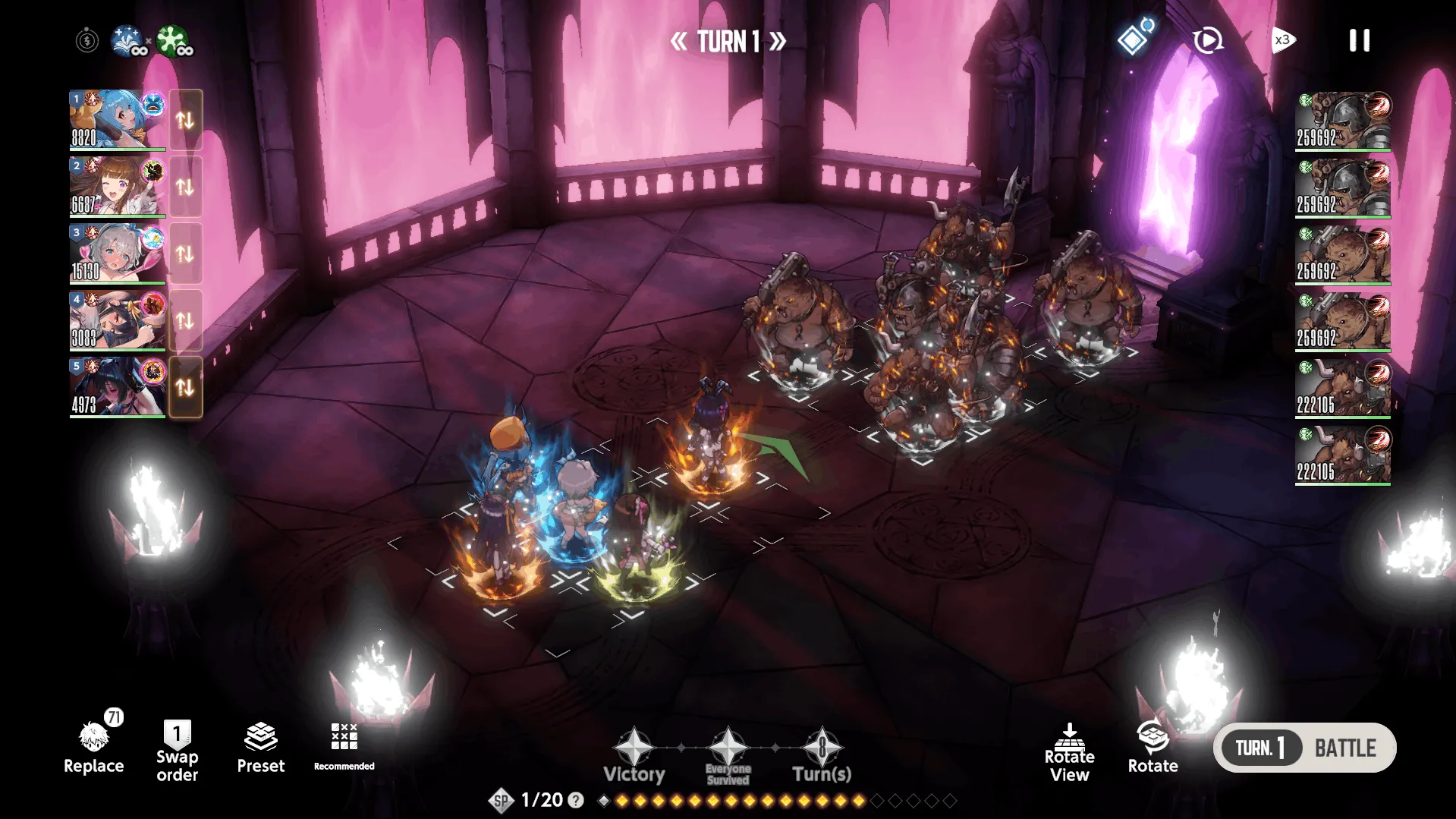This screenshot has height=819, width=1456.
Task: Swap the order arrows for hero 1
Action: coord(185,119)
